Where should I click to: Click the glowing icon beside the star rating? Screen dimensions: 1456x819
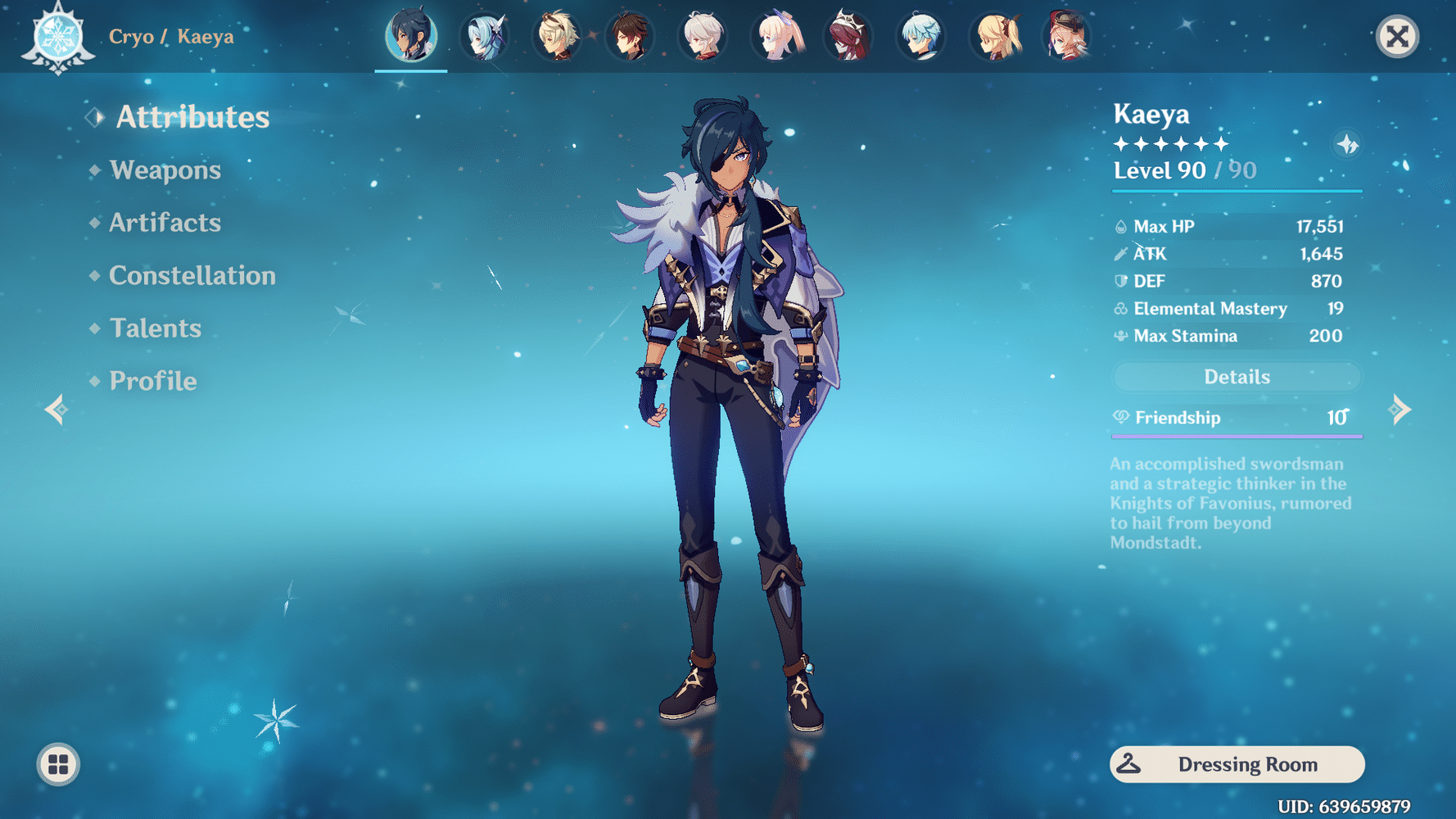pos(1346,144)
